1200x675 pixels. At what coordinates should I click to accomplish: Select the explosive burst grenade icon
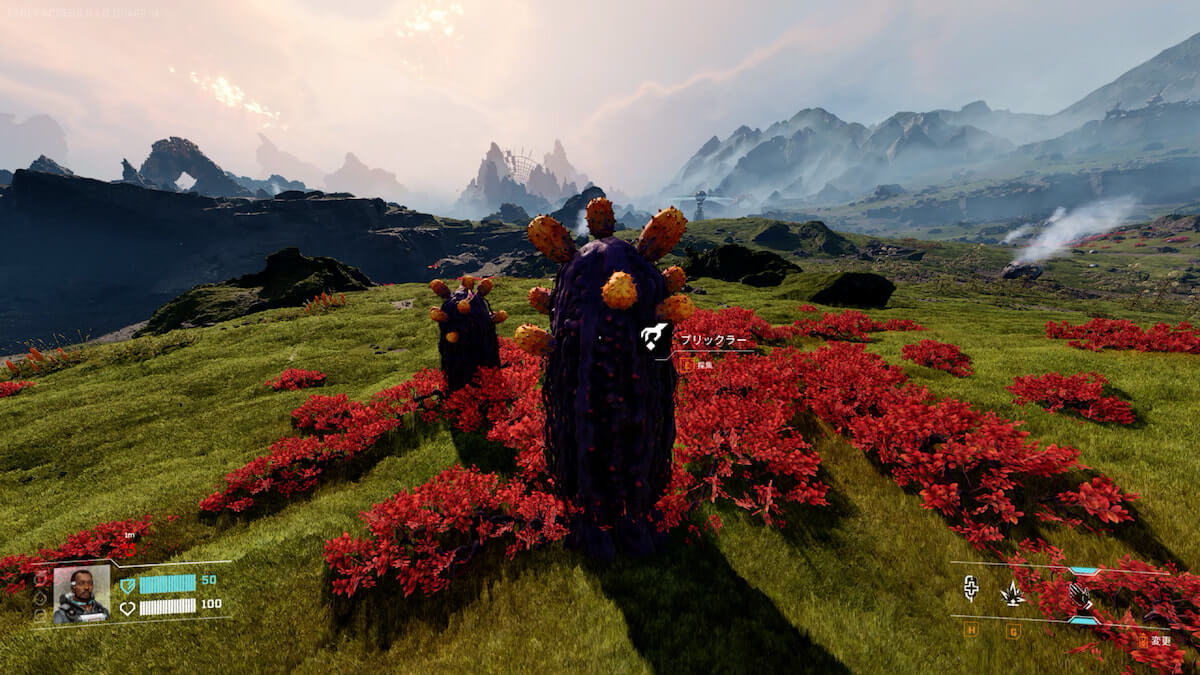1013,593
